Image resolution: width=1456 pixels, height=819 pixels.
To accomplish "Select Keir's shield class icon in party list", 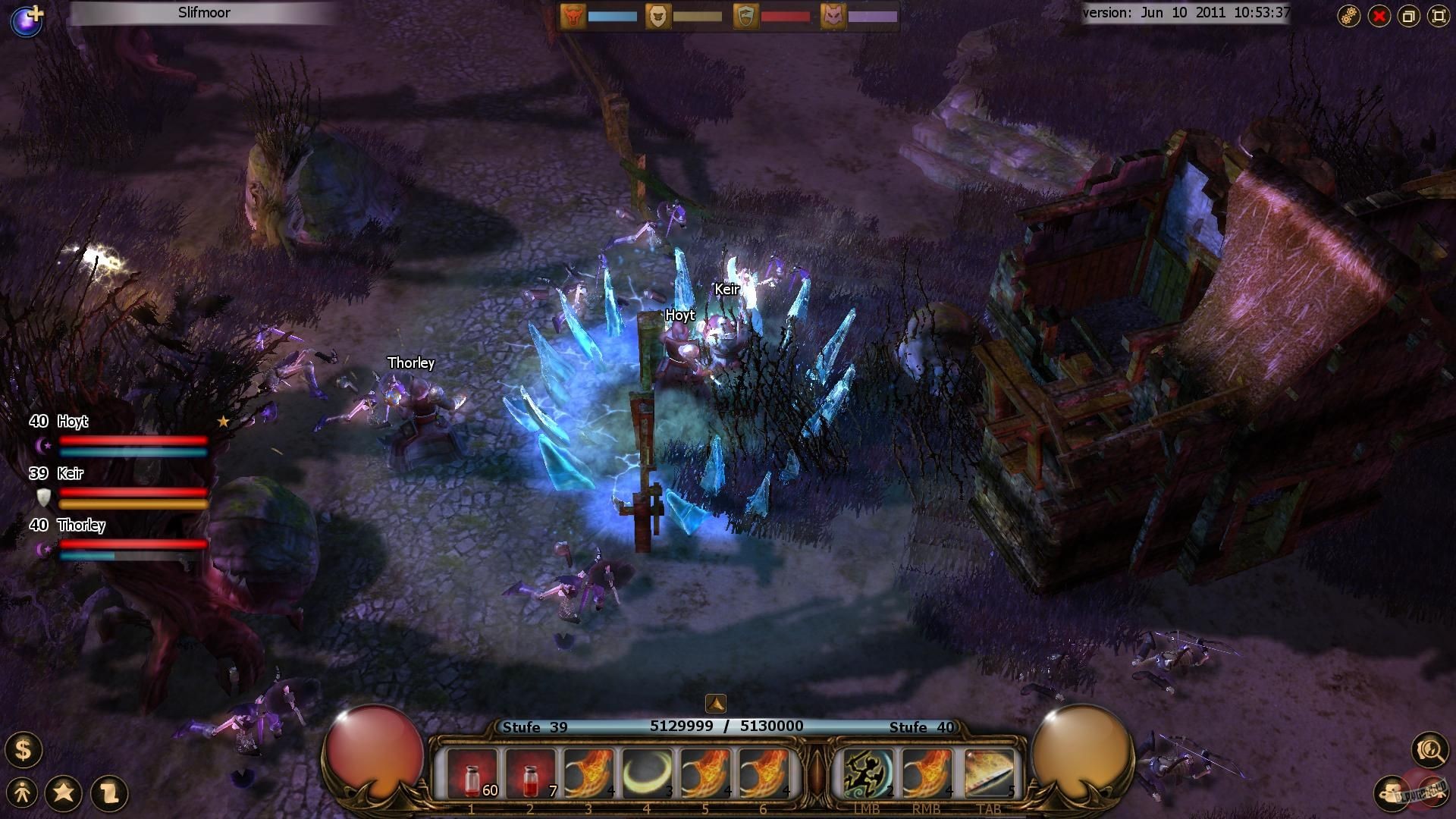I will pos(45,497).
